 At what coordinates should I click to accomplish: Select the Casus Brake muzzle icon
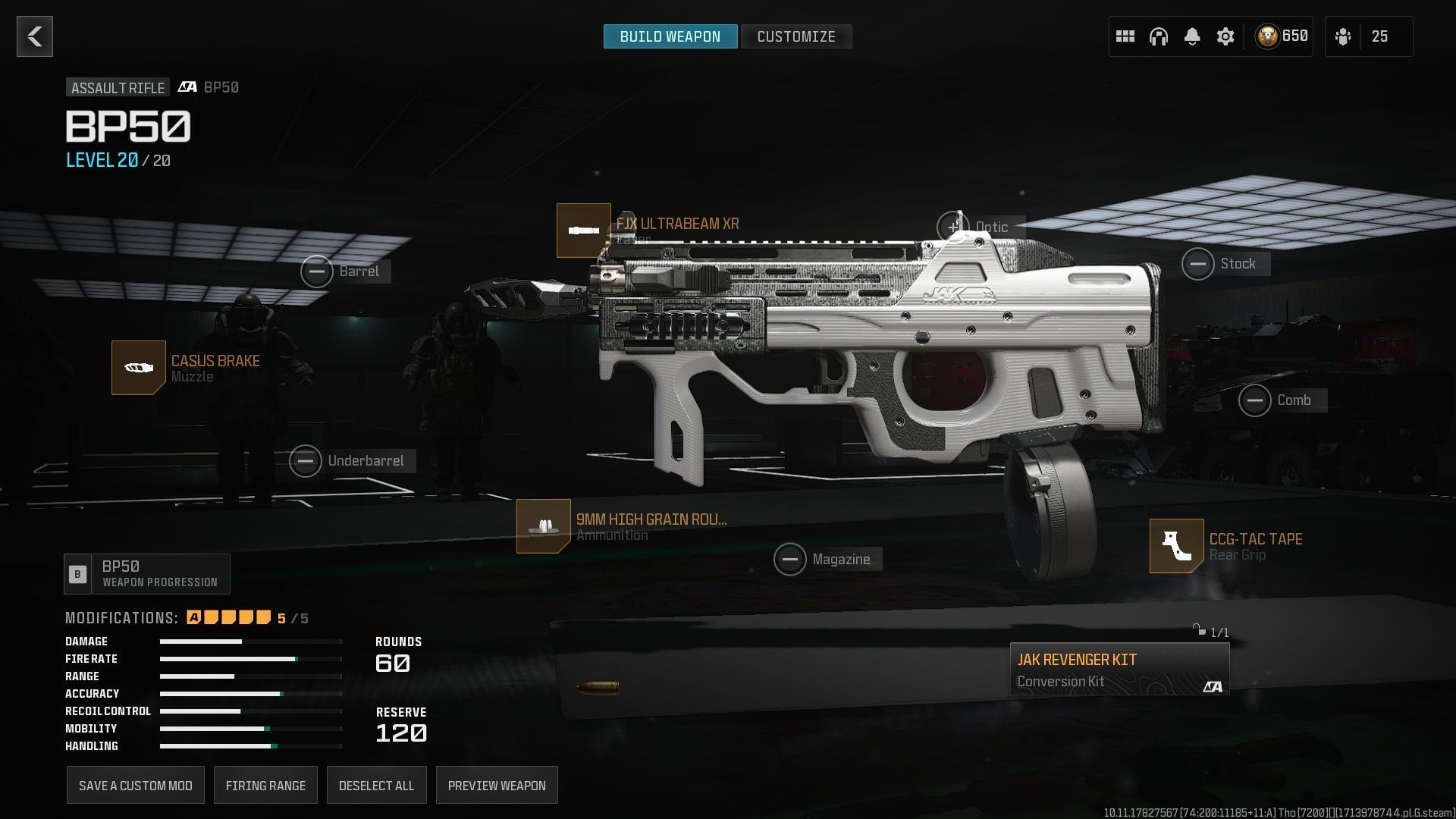139,368
